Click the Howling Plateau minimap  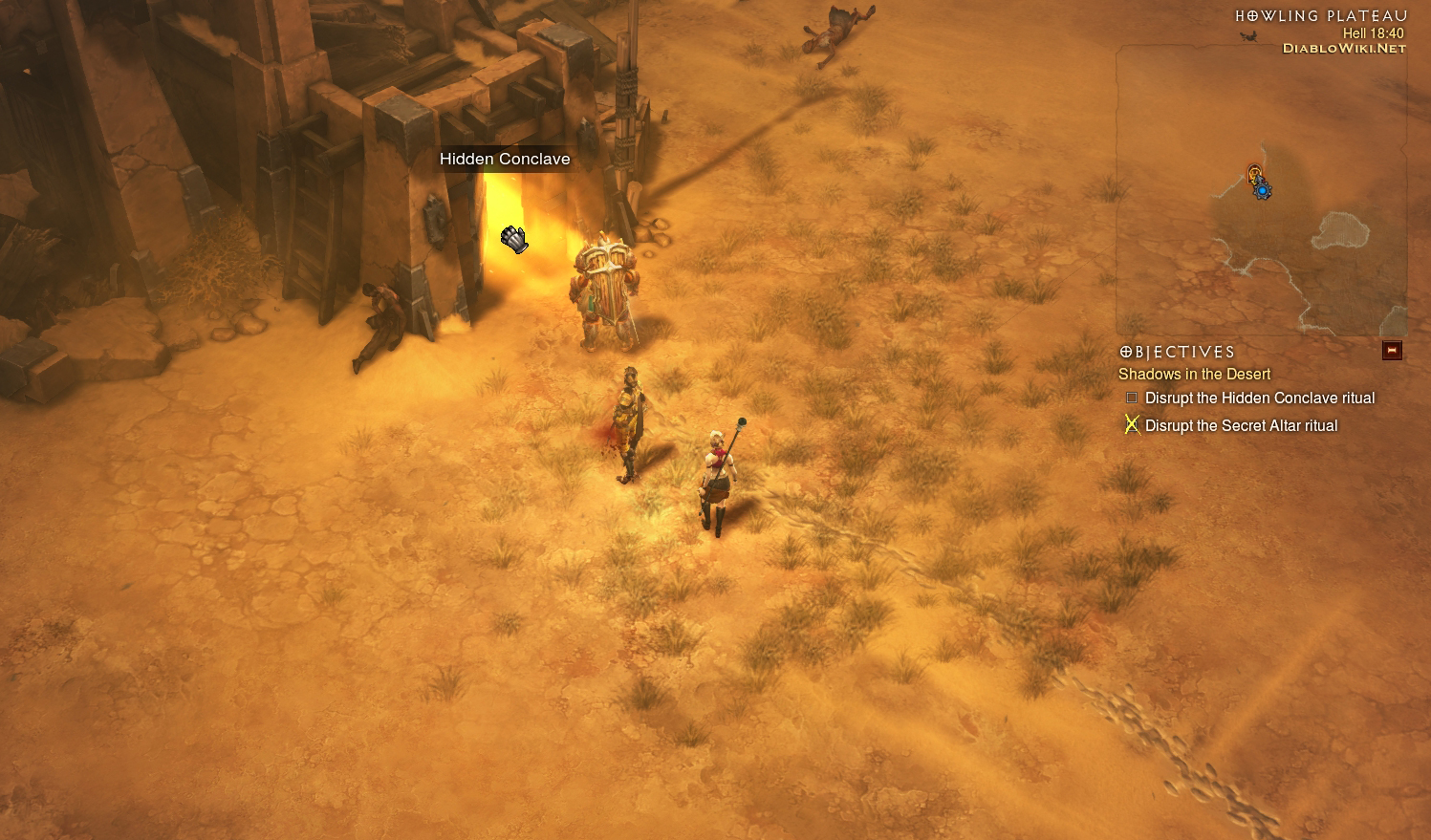click(x=1260, y=191)
